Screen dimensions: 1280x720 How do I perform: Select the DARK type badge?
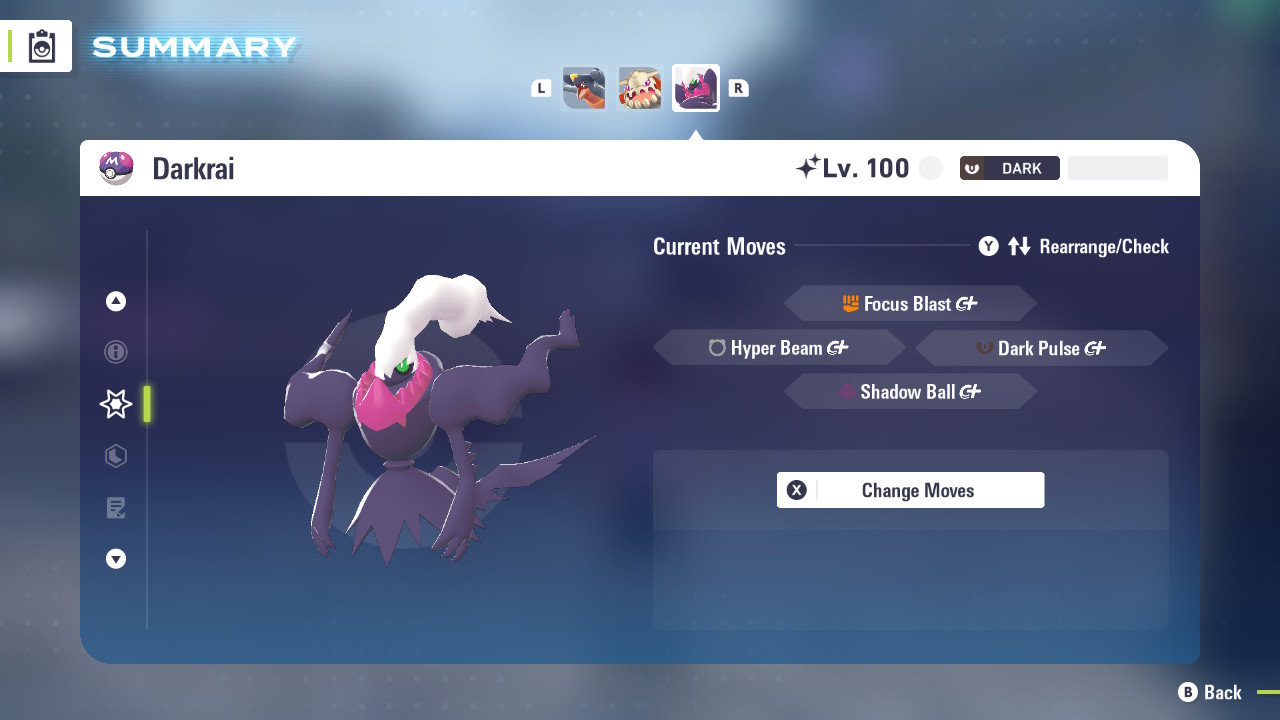pyautogui.click(x=1009, y=167)
